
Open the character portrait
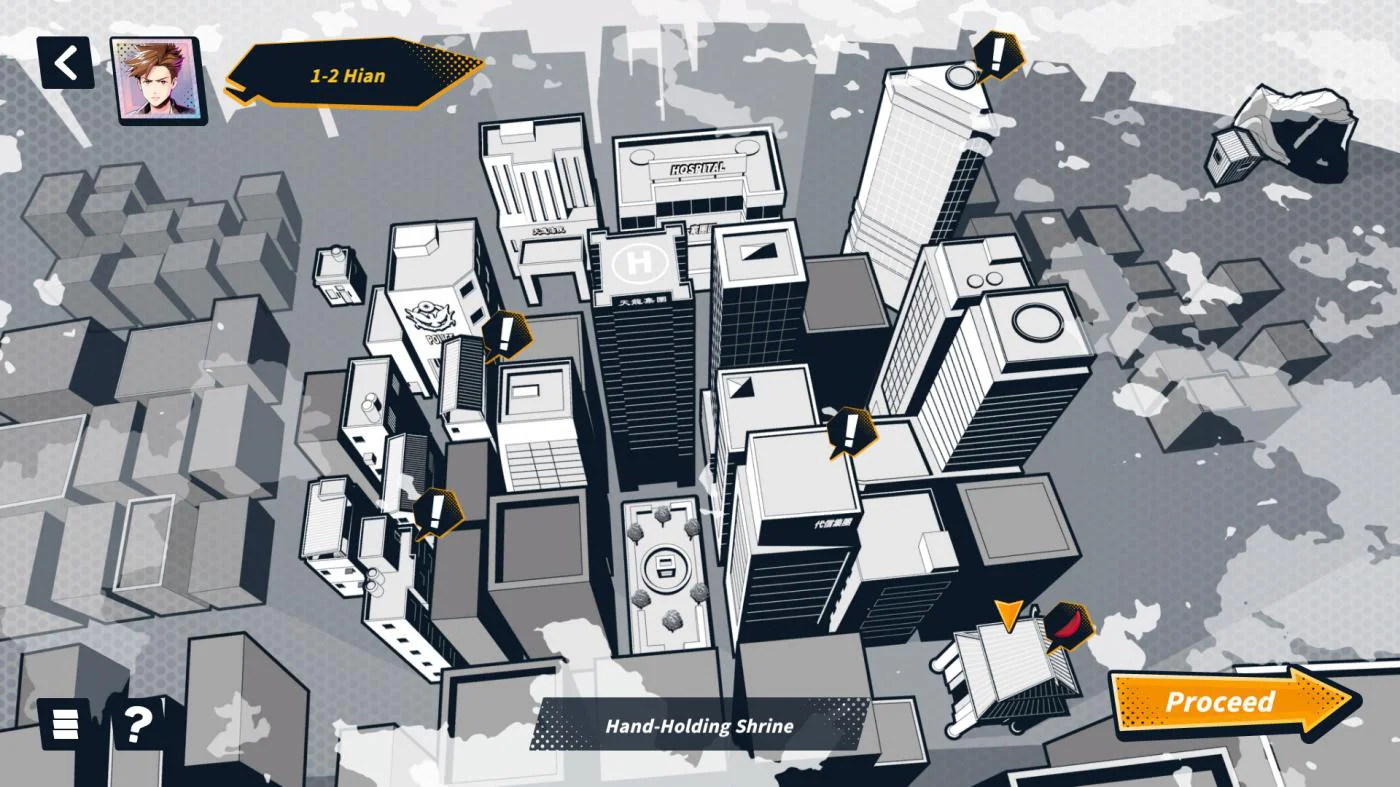coord(155,80)
